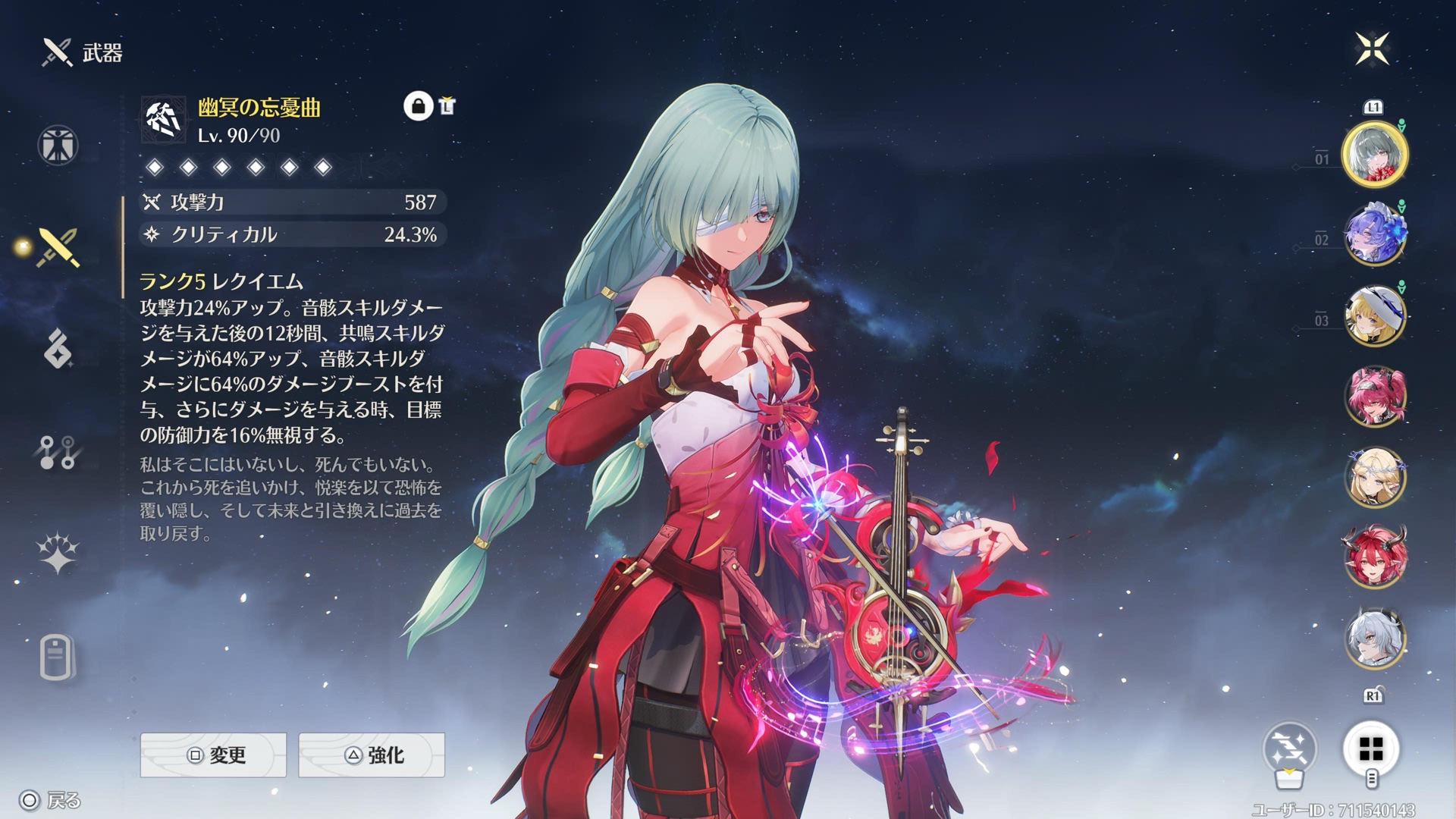Choose the blue-haired character portrait
Screen dimensions: 1456x819
[x=1374, y=235]
